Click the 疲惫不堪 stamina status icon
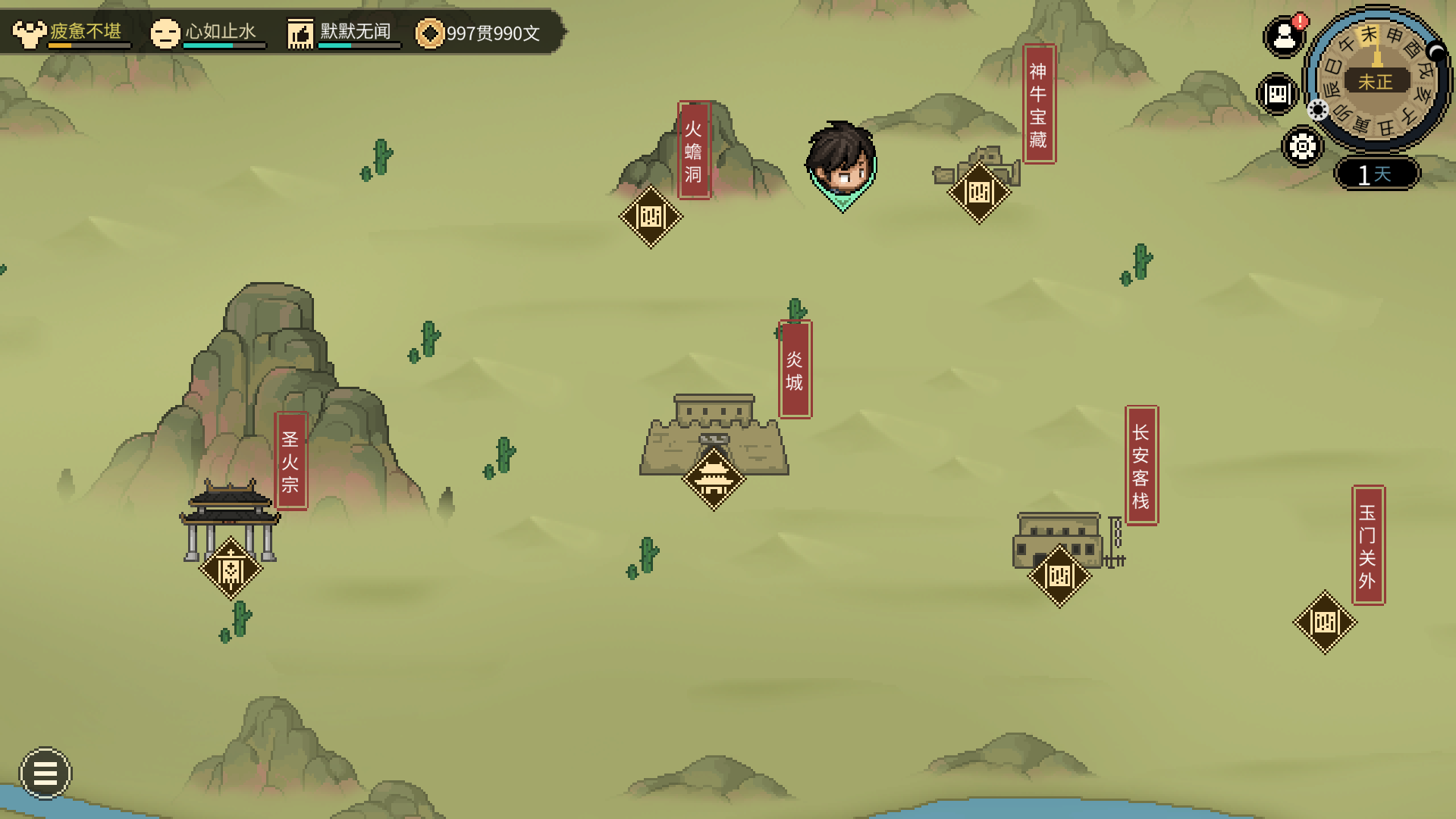Screen dimensions: 1456x819 (30, 33)
